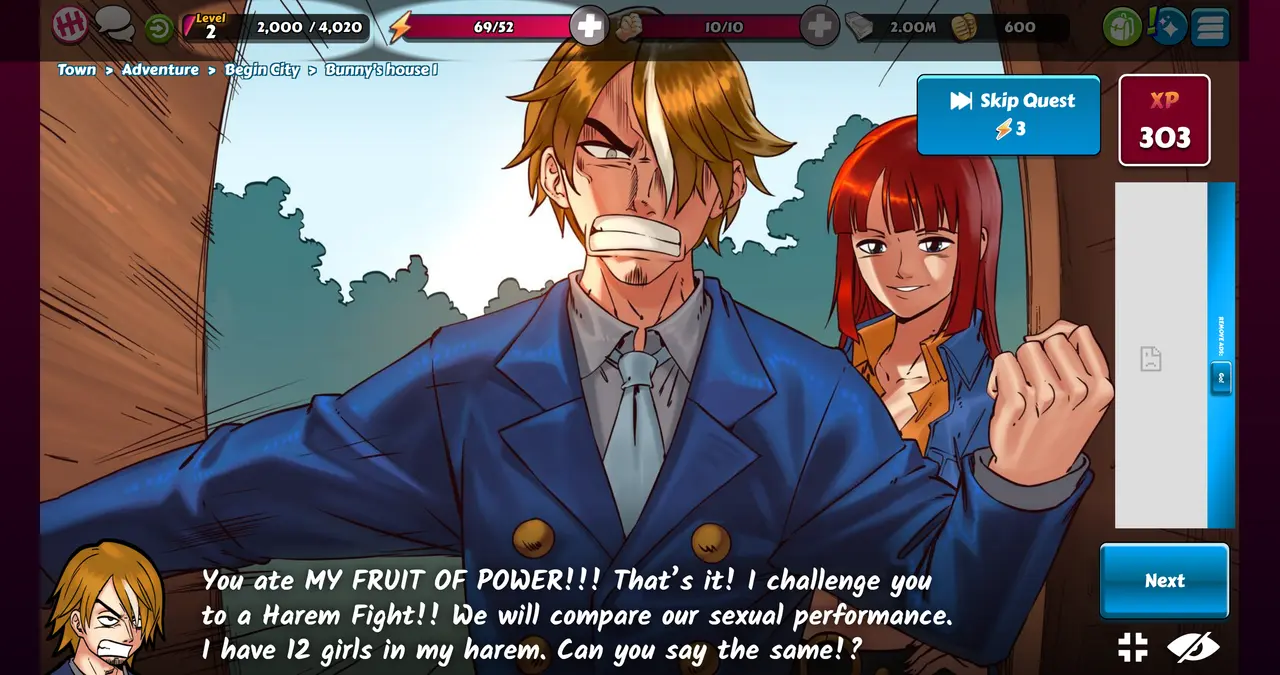Open the chat speech bubbles icon

tap(115, 24)
